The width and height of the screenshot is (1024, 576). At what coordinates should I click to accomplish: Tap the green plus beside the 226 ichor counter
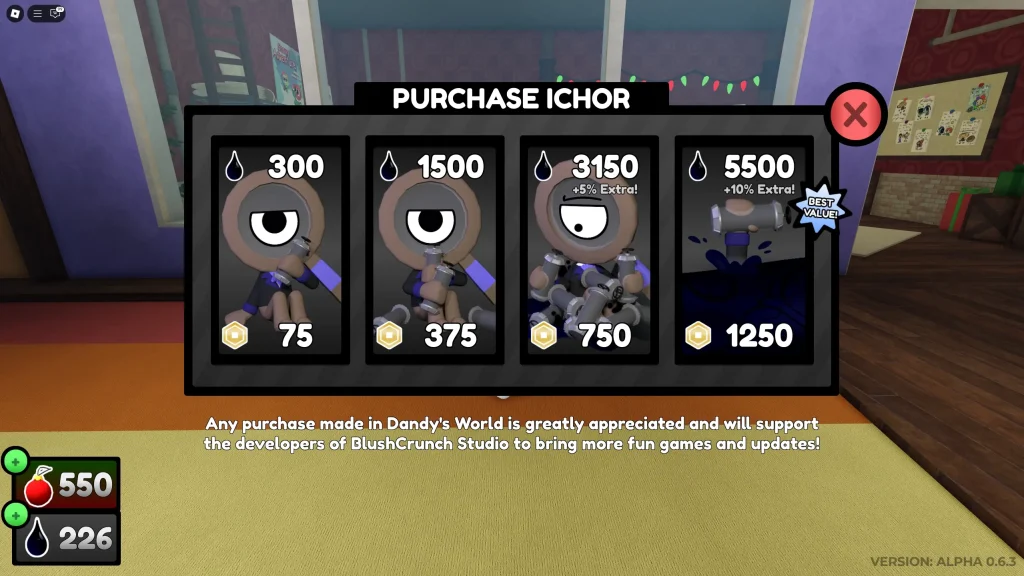click(x=16, y=514)
